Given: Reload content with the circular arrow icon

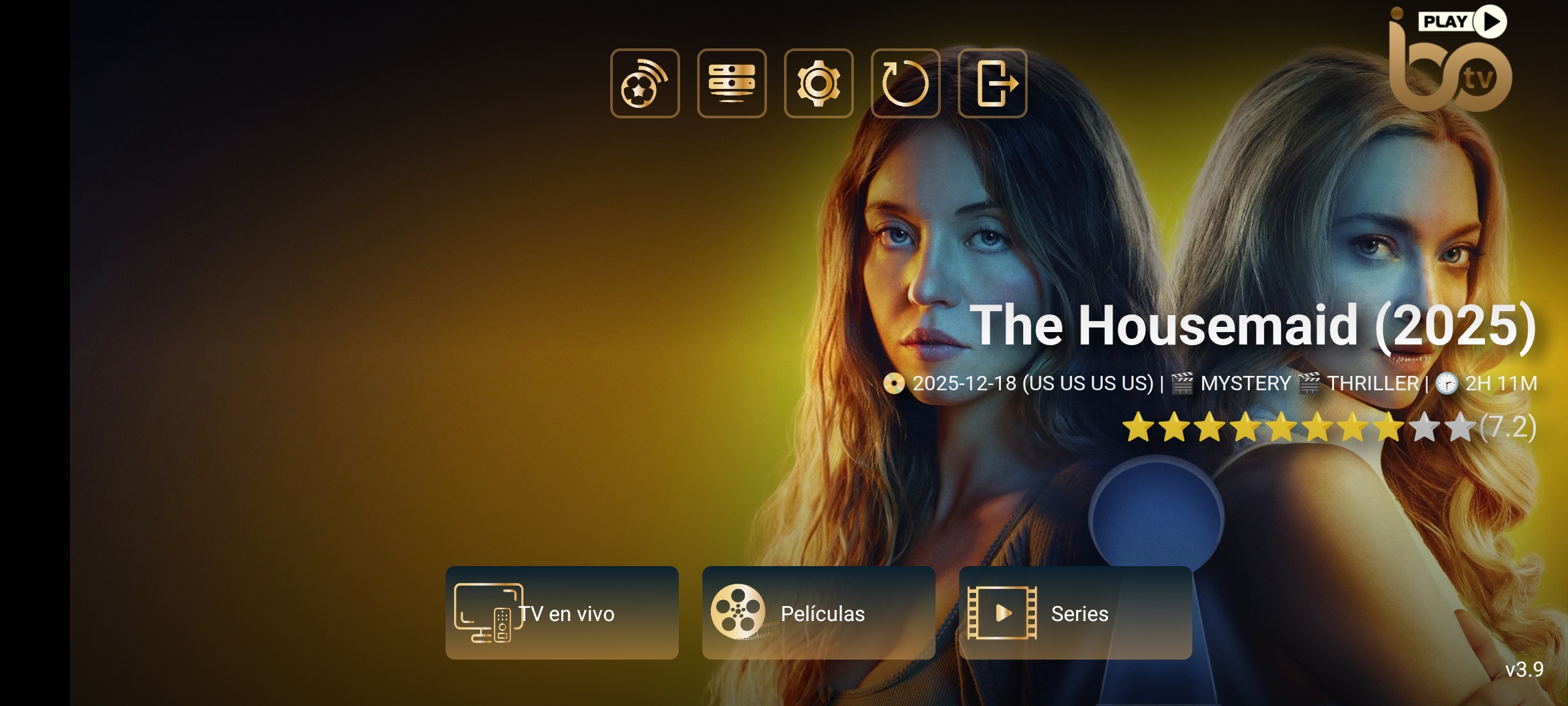Looking at the screenshot, I should 906,83.
